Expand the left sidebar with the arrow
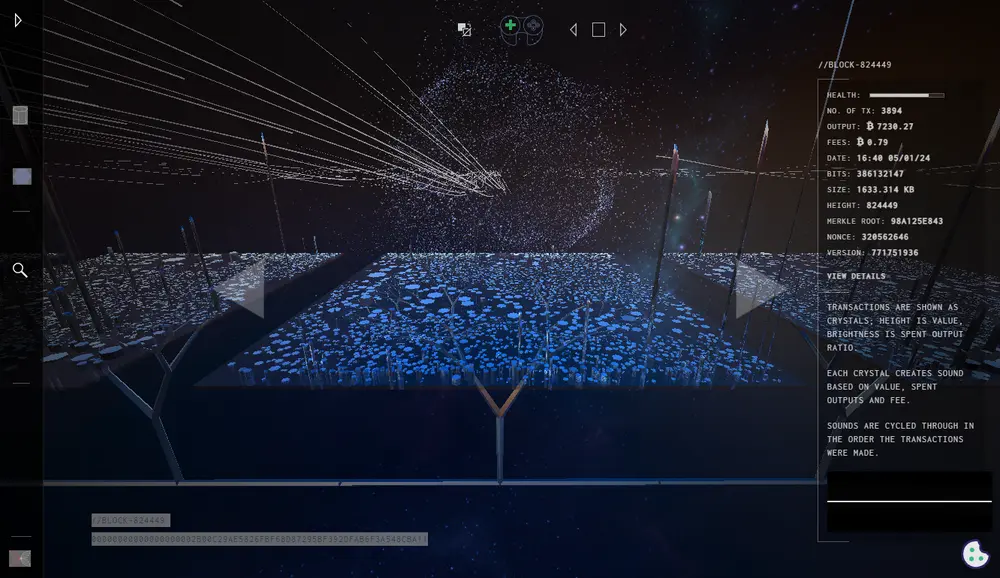Screen dimensions: 1000x578 (x=18, y=20)
